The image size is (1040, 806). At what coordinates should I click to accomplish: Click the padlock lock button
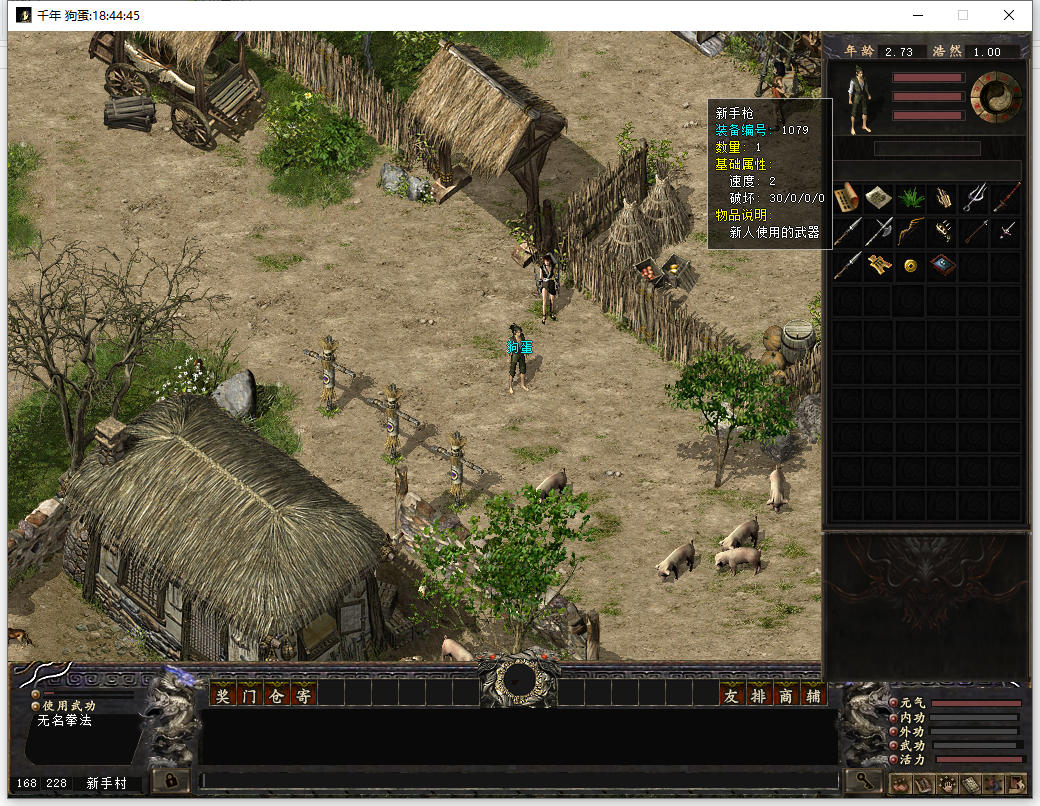click(x=171, y=779)
